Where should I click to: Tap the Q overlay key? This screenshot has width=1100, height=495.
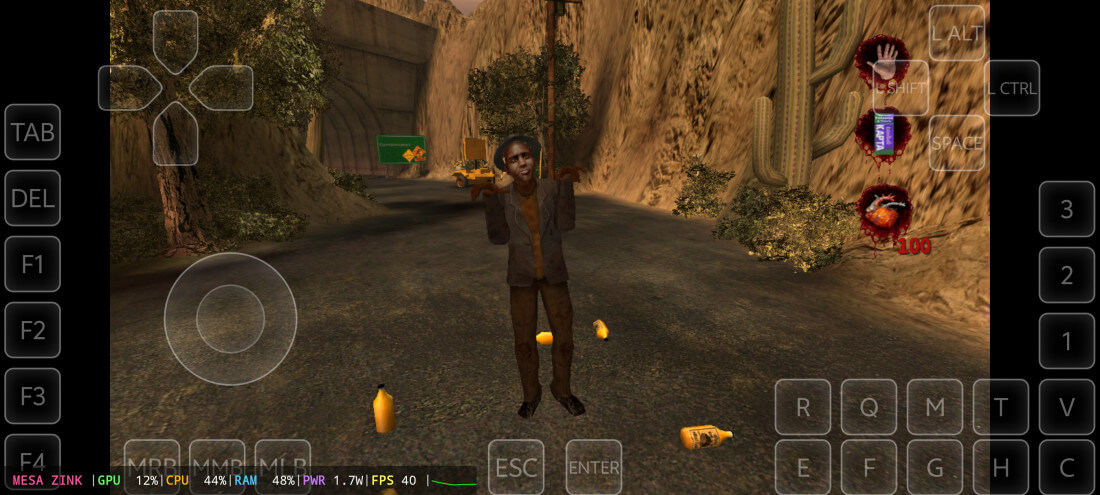869,407
